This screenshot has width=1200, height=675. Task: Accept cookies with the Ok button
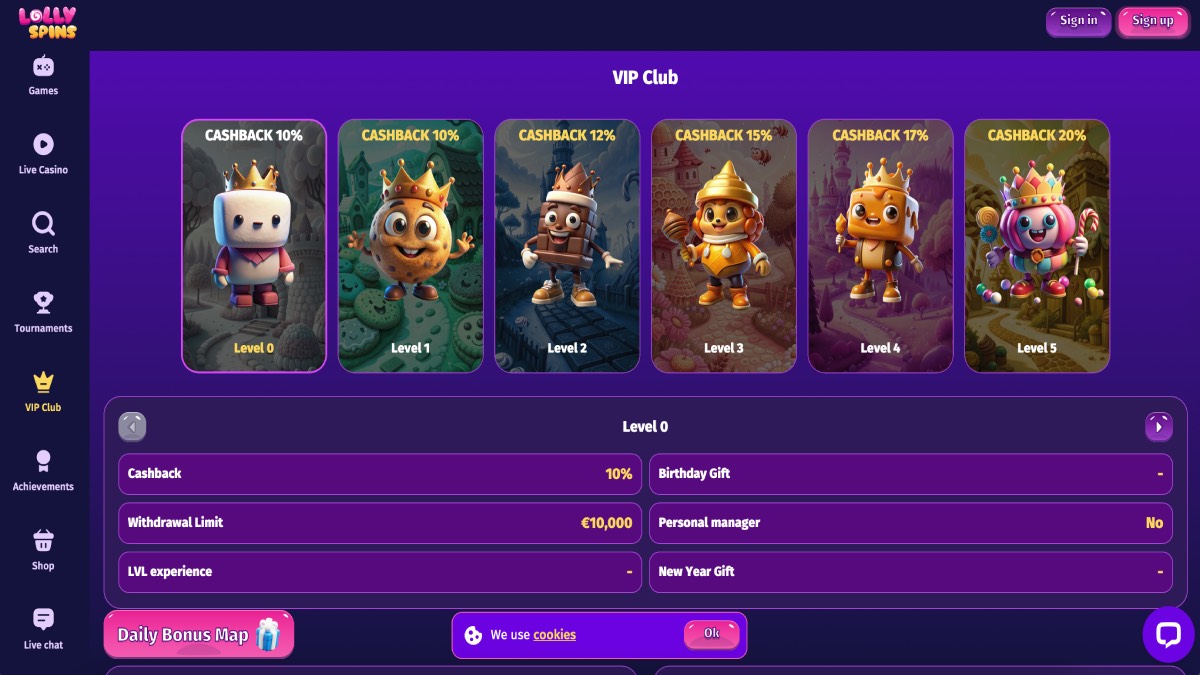pos(711,634)
